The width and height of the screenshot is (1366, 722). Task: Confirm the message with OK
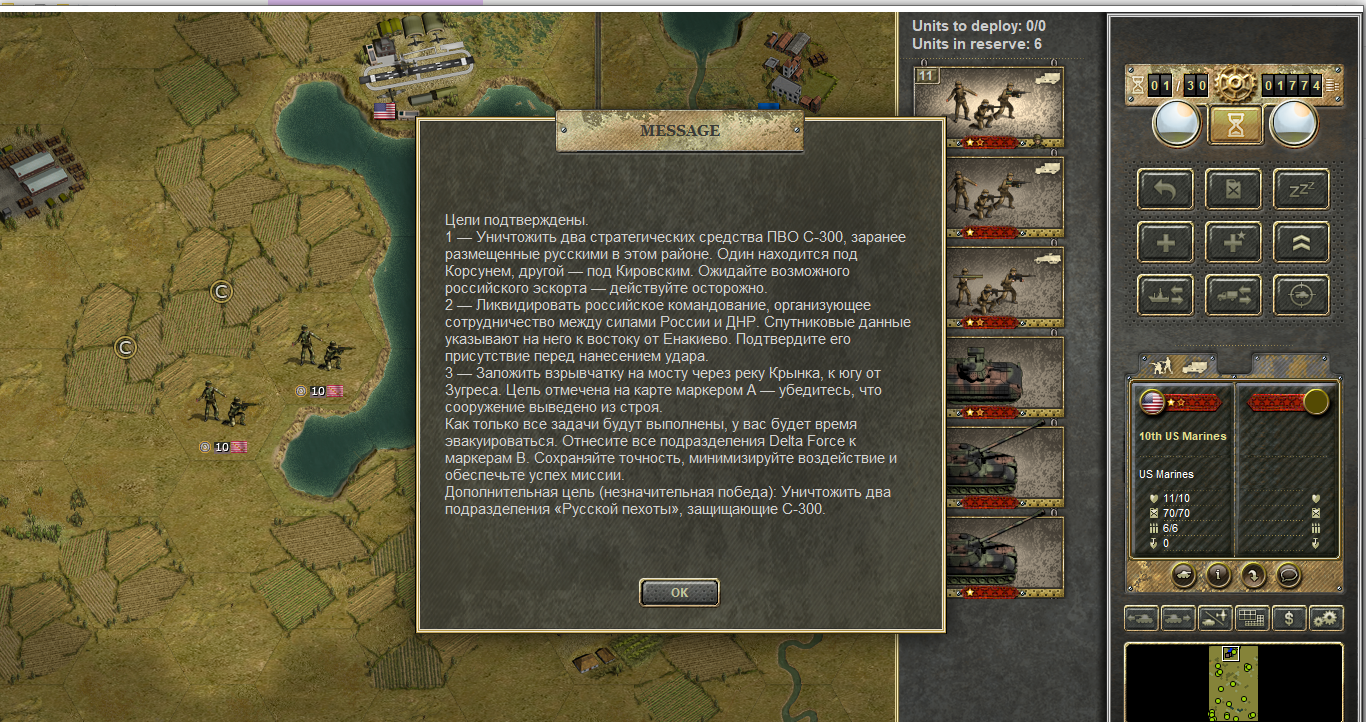tap(679, 592)
